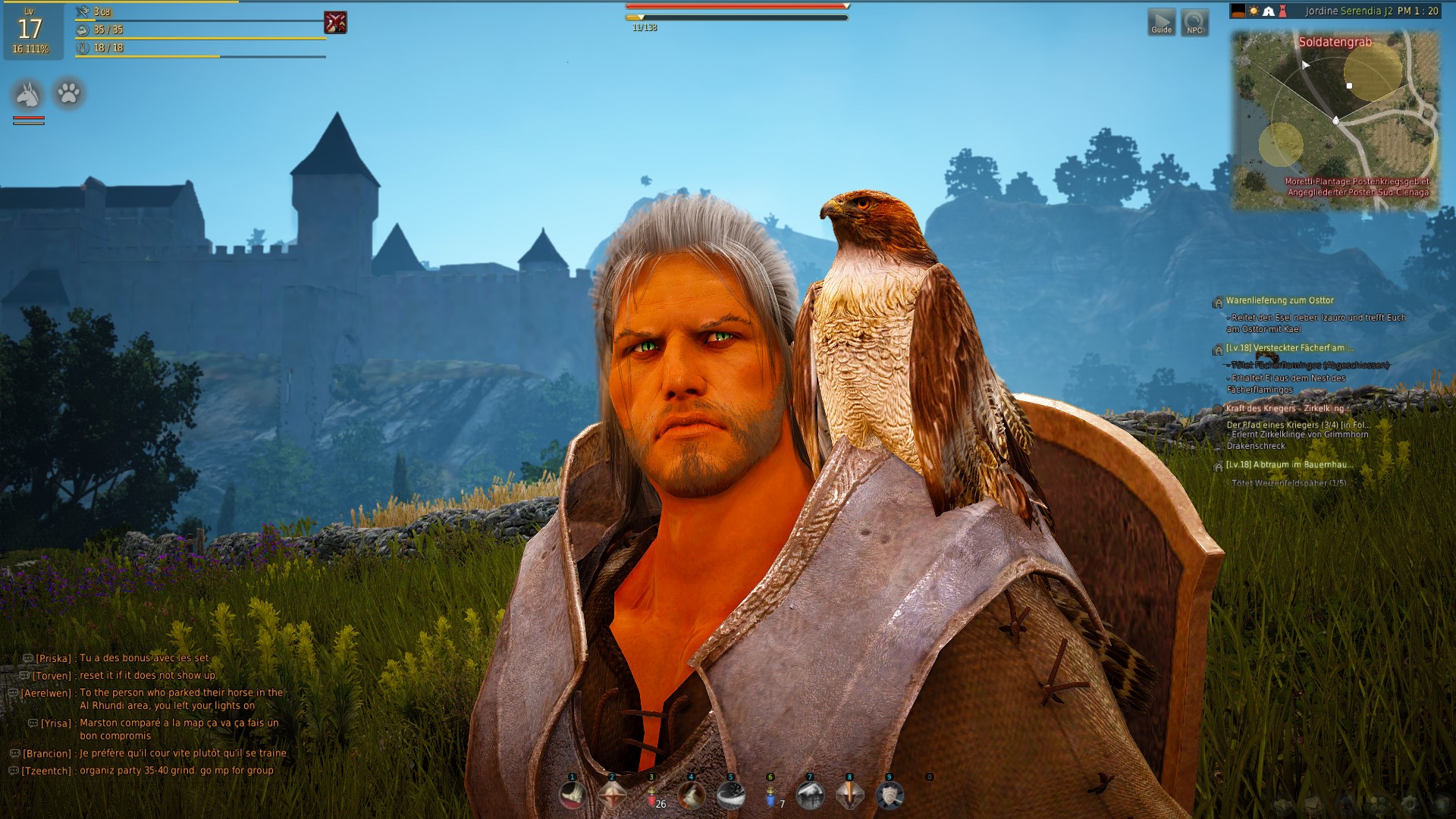Activate the skill in hotbar slot 4
This screenshot has height=819, width=1456.
point(691,795)
